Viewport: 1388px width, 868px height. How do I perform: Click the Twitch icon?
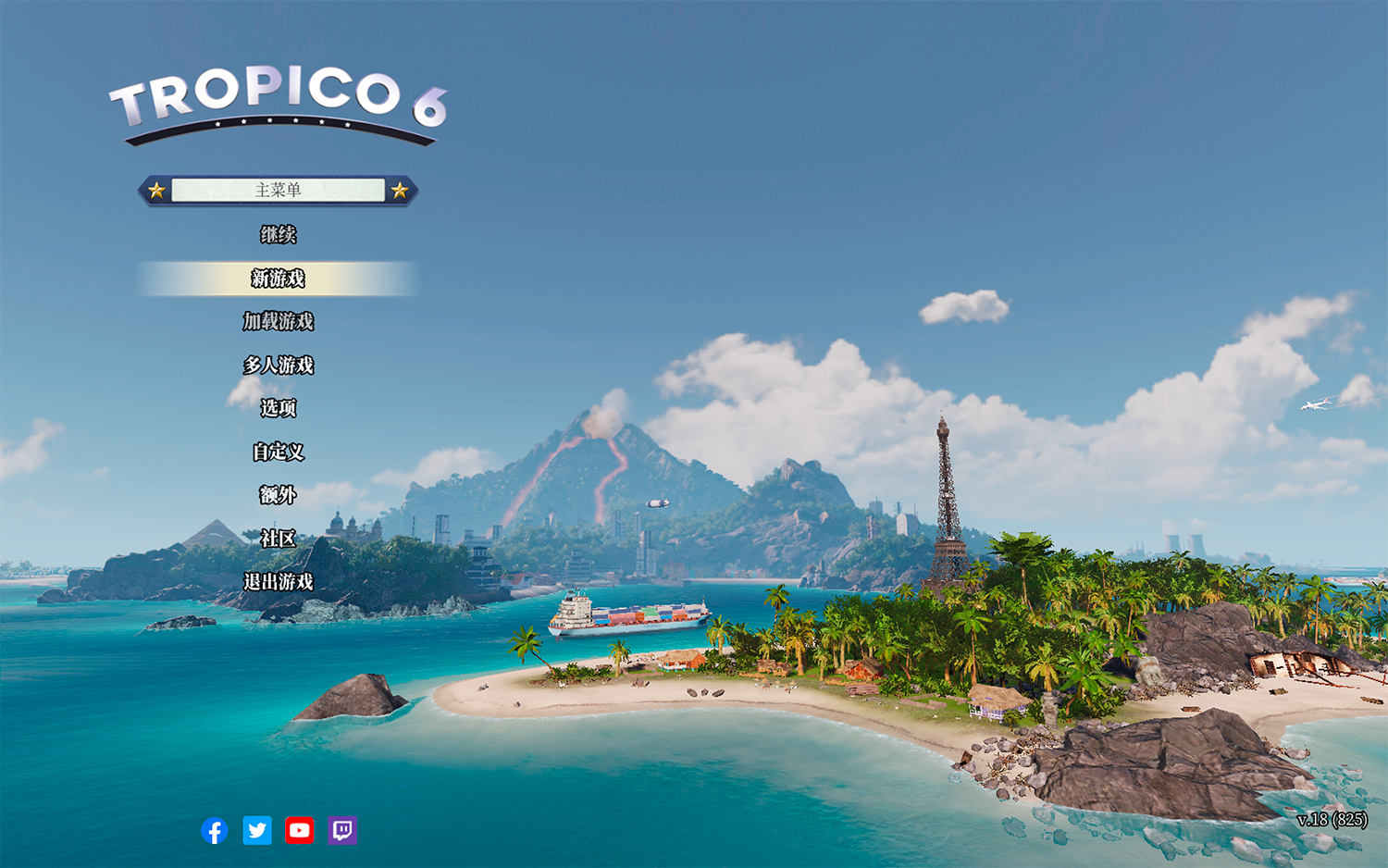click(x=341, y=831)
